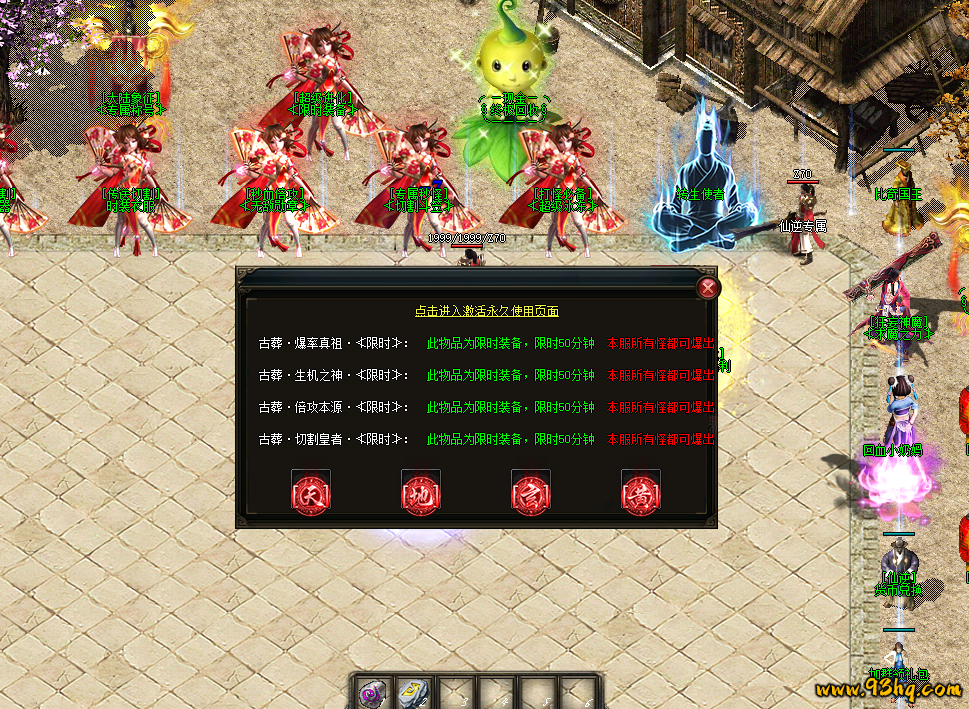The width and height of the screenshot is (969, 709).
Task: Pick the red 黄 seal icon
Action: (x=641, y=494)
